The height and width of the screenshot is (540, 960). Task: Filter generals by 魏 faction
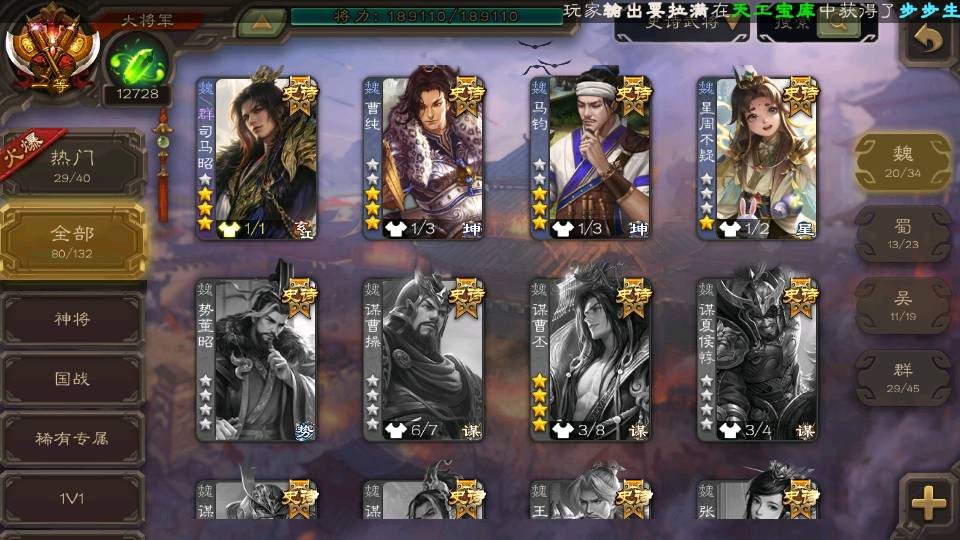[902, 161]
